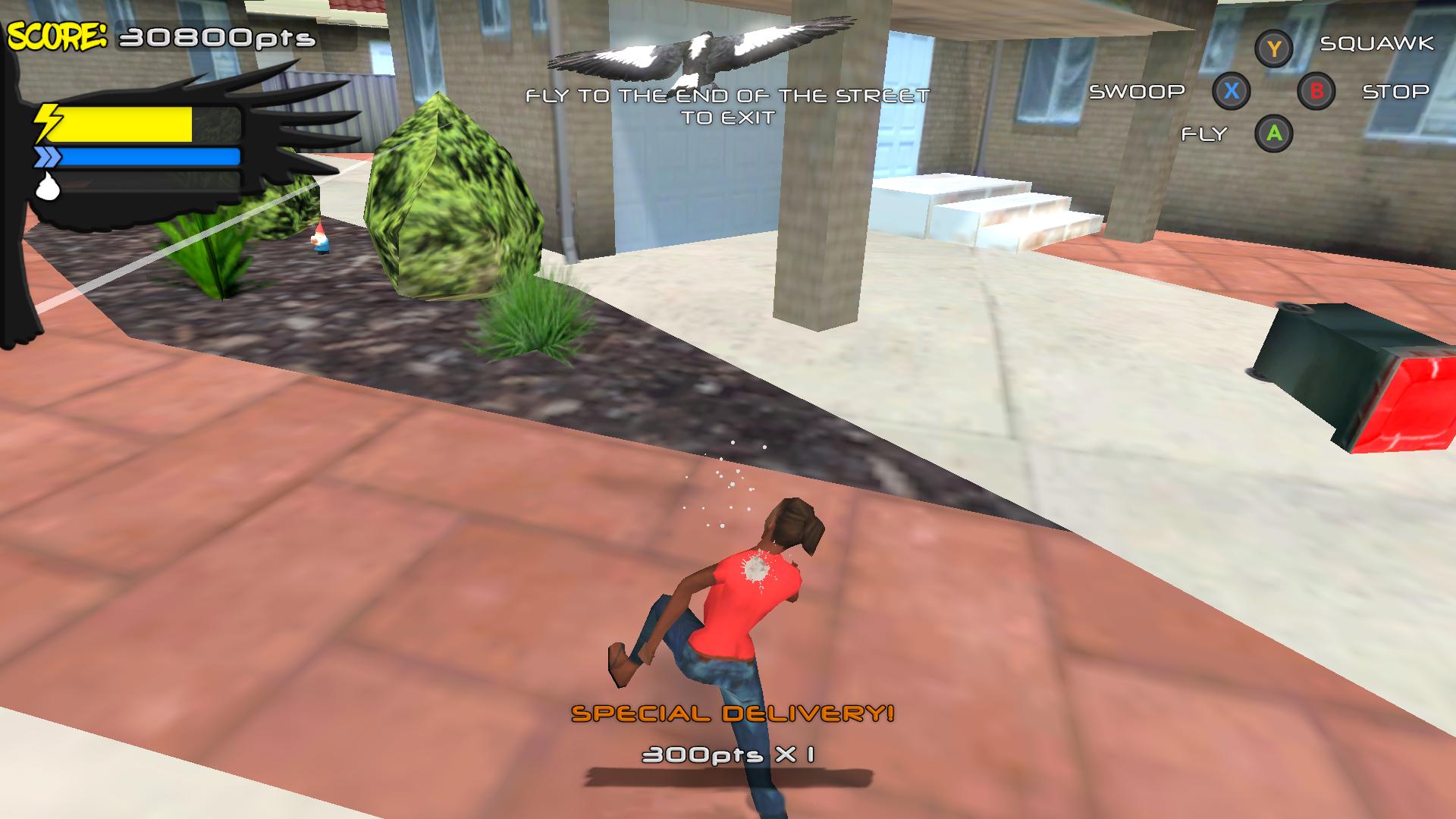Click the lightning bolt energy icon
1456x819 pixels.
[x=47, y=121]
